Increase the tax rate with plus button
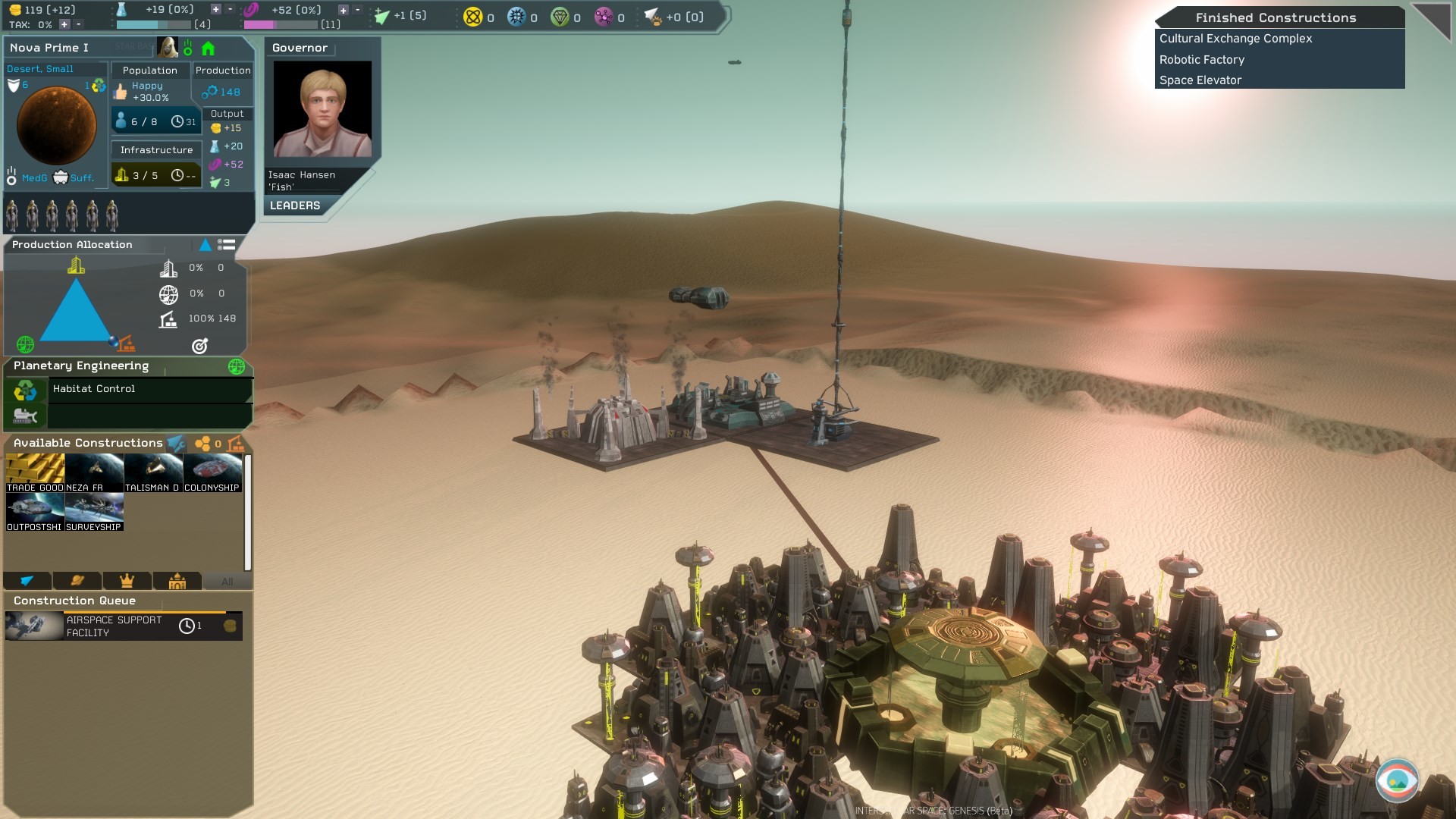Image resolution: width=1456 pixels, height=819 pixels. pyautogui.click(x=64, y=24)
